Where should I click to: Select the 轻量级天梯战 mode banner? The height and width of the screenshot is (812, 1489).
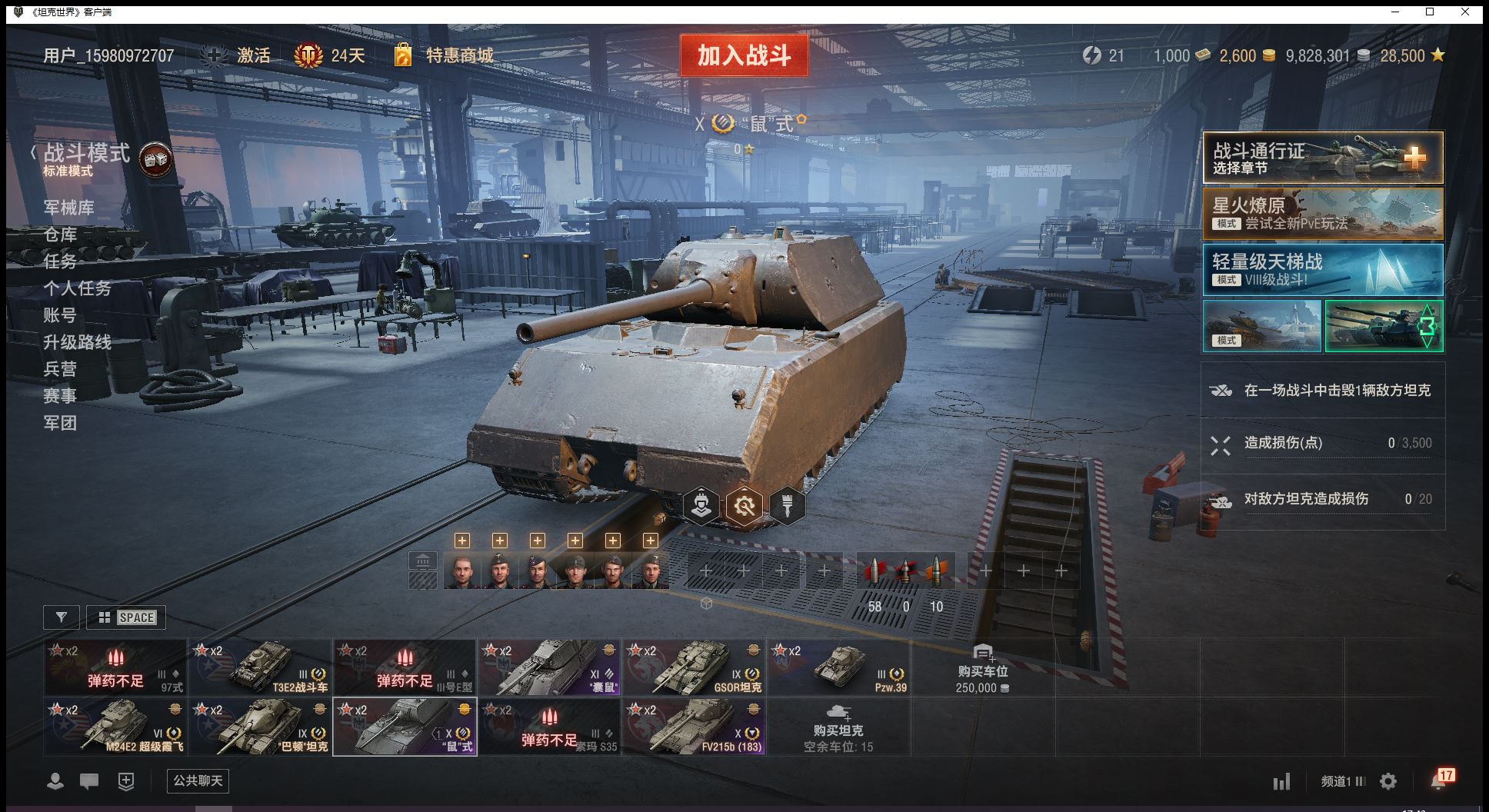[x=1322, y=270]
